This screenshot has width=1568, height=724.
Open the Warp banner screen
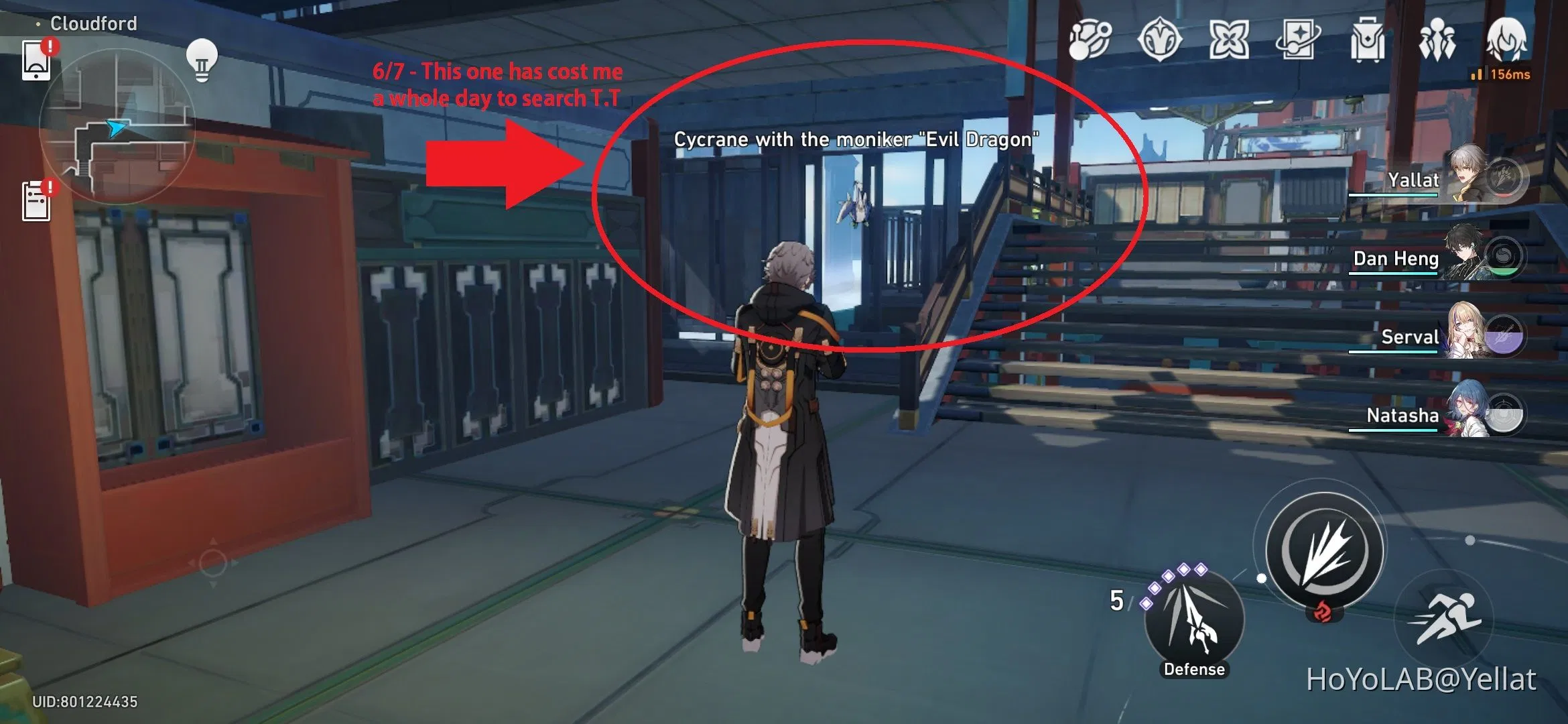[1297, 42]
